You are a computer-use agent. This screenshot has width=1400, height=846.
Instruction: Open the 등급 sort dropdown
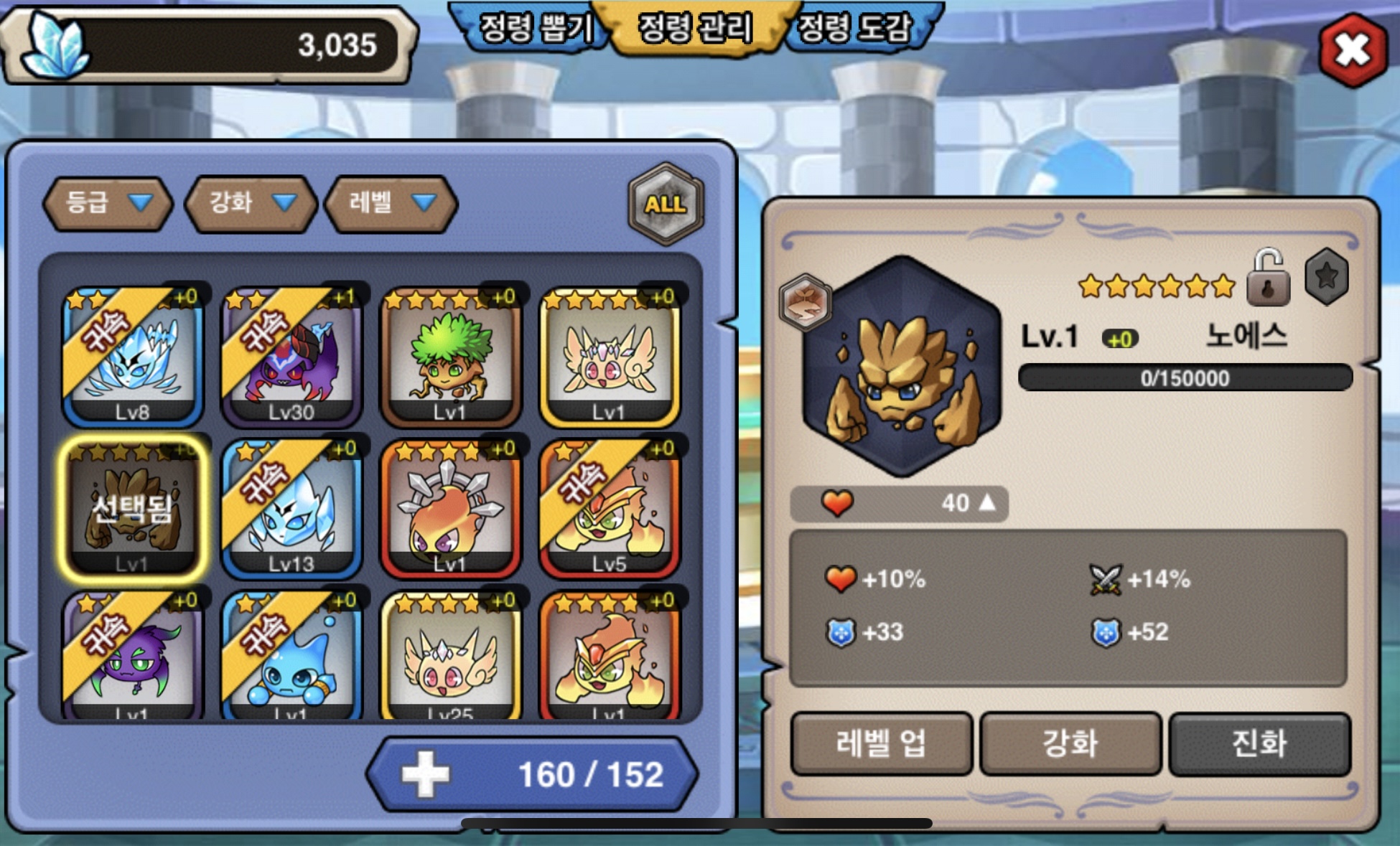pos(108,203)
